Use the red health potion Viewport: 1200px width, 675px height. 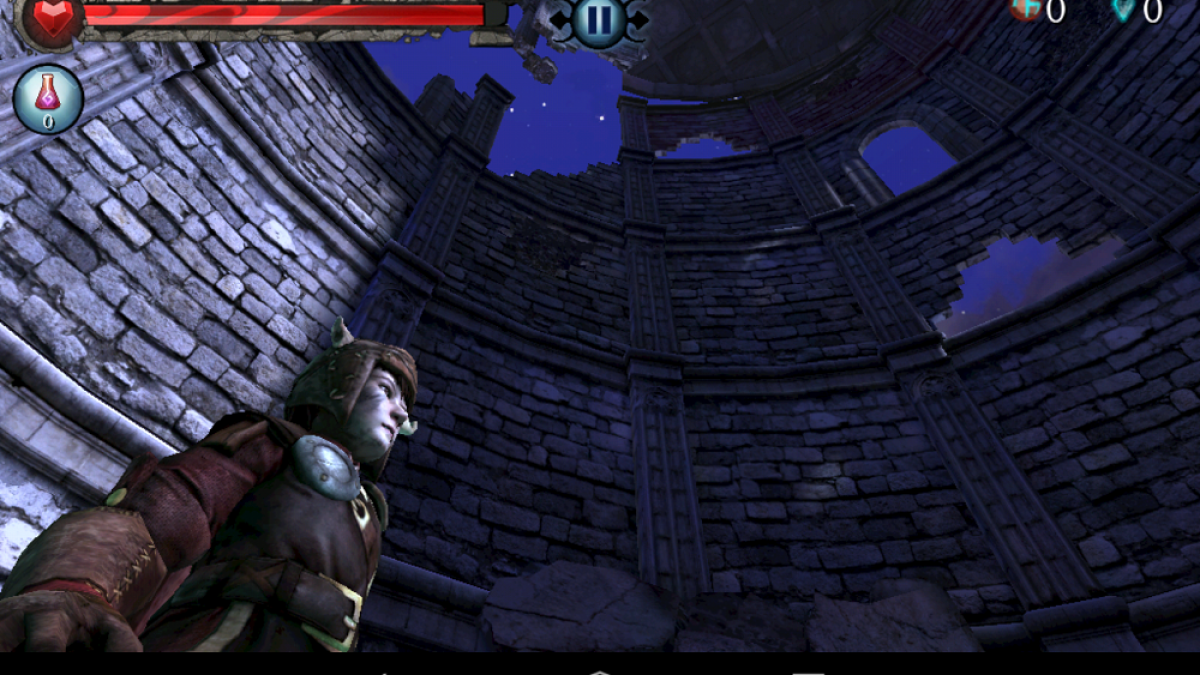coord(48,99)
